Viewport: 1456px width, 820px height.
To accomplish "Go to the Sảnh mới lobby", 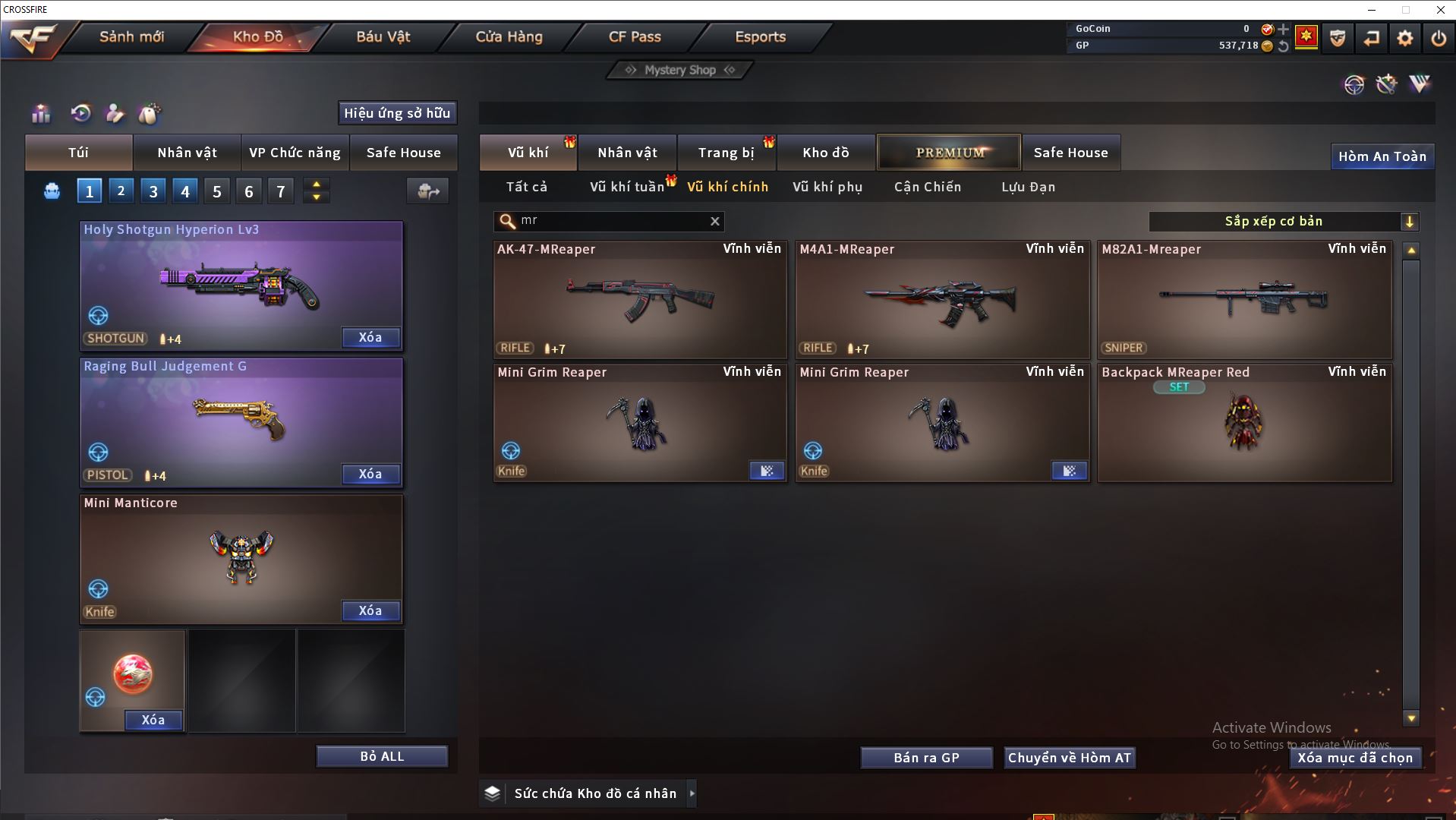I will [x=131, y=37].
